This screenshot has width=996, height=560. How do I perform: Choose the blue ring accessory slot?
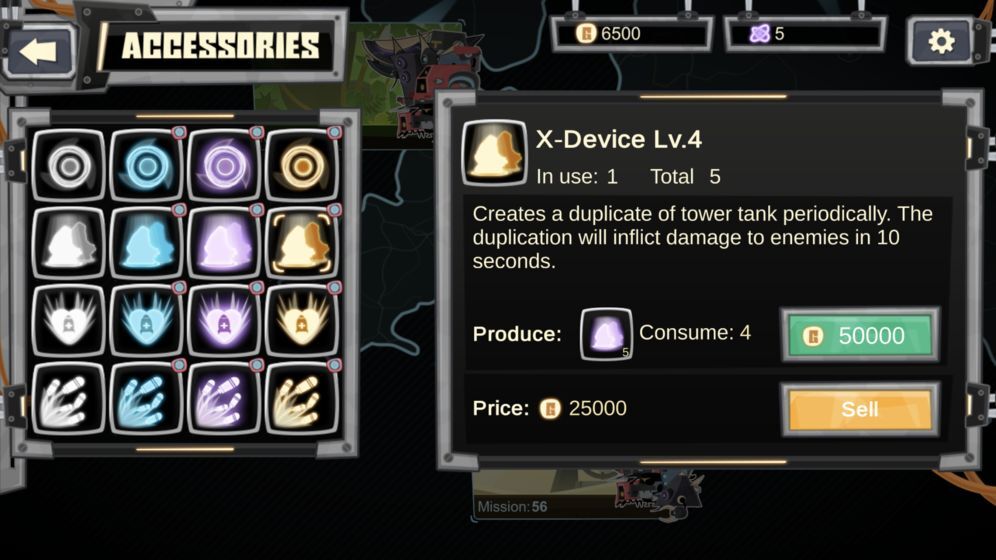[146, 166]
